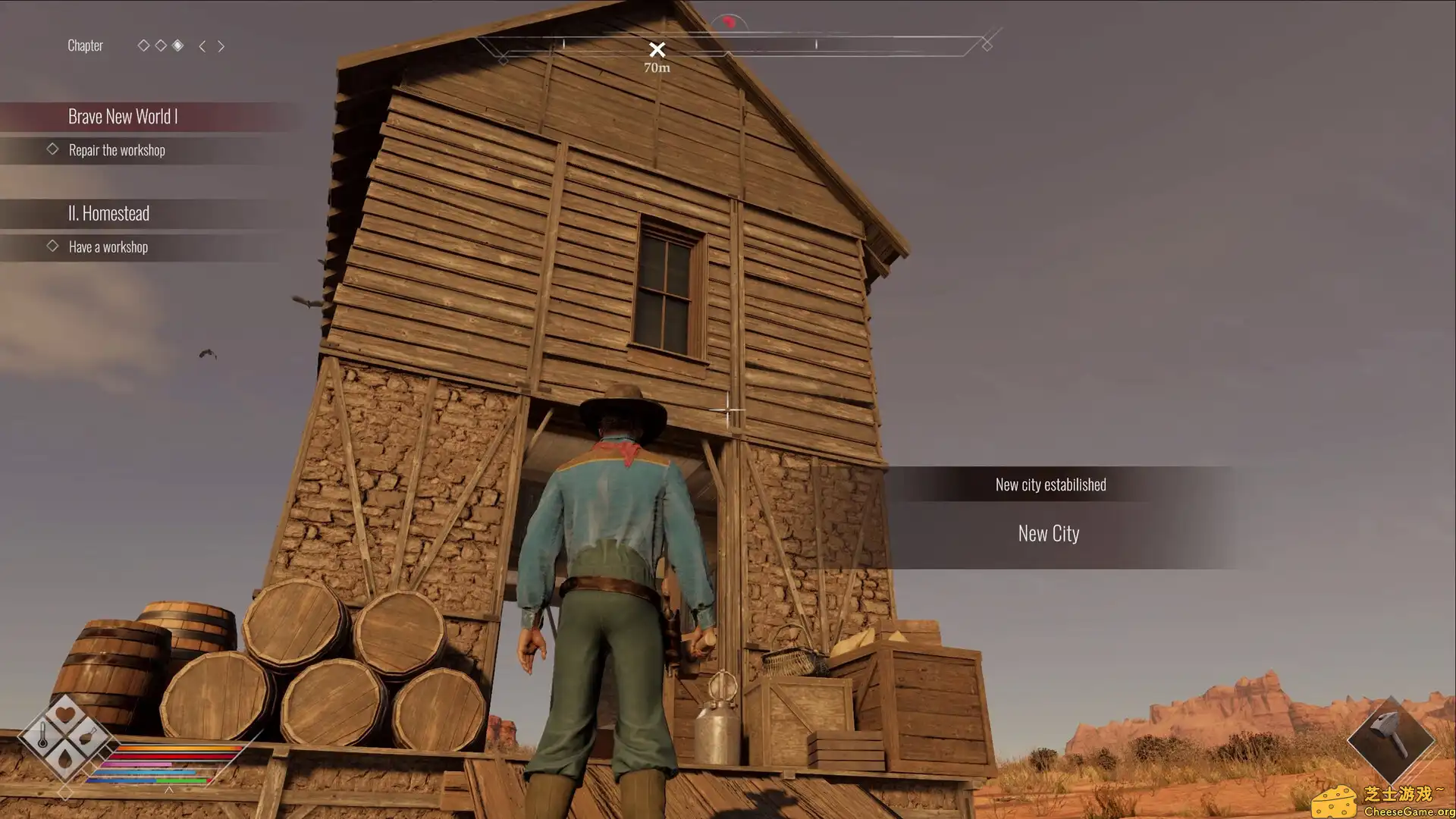Click the New City notification panel
Image resolution: width=1456 pixels, height=819 pixels.
click(1048, 533)
